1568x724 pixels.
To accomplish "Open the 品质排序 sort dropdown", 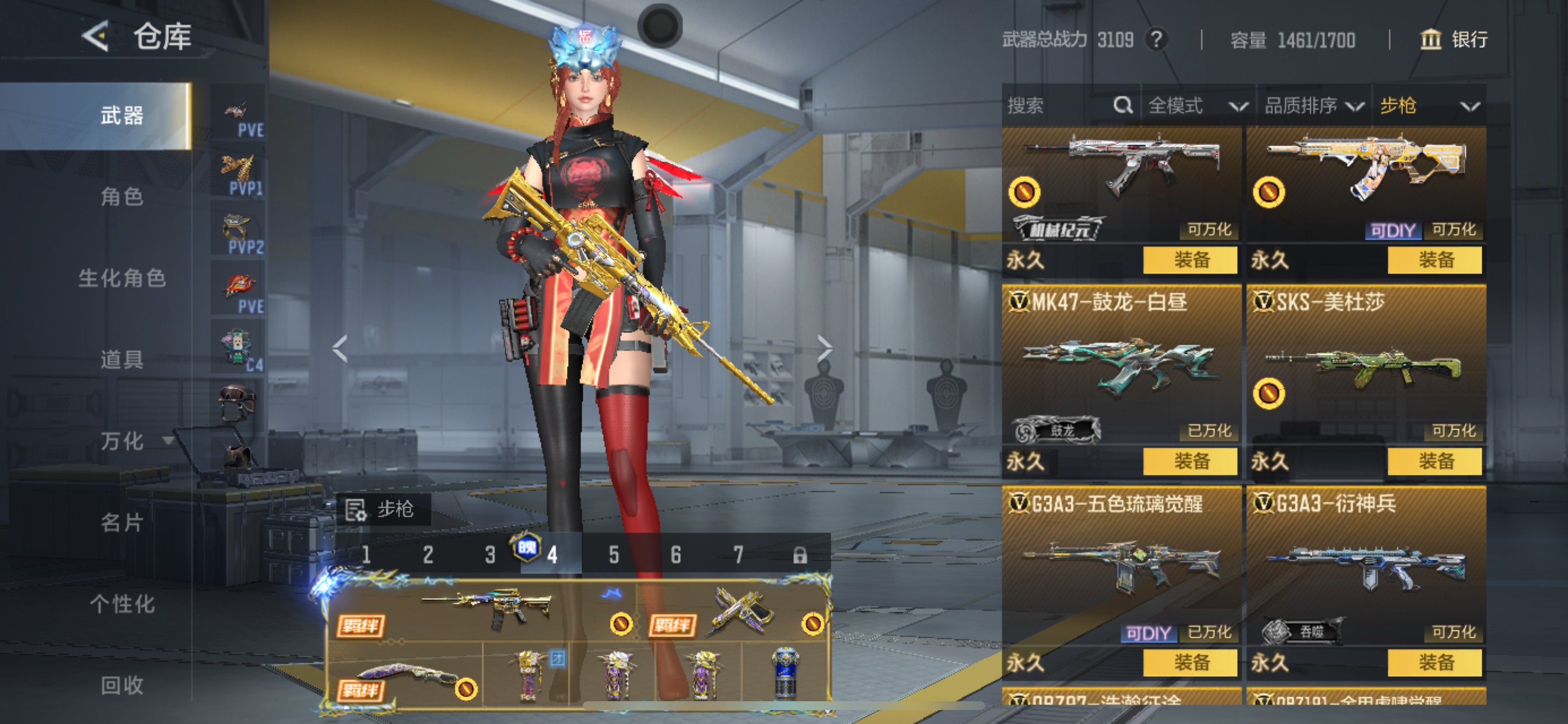I will (x=1312, y=106).
